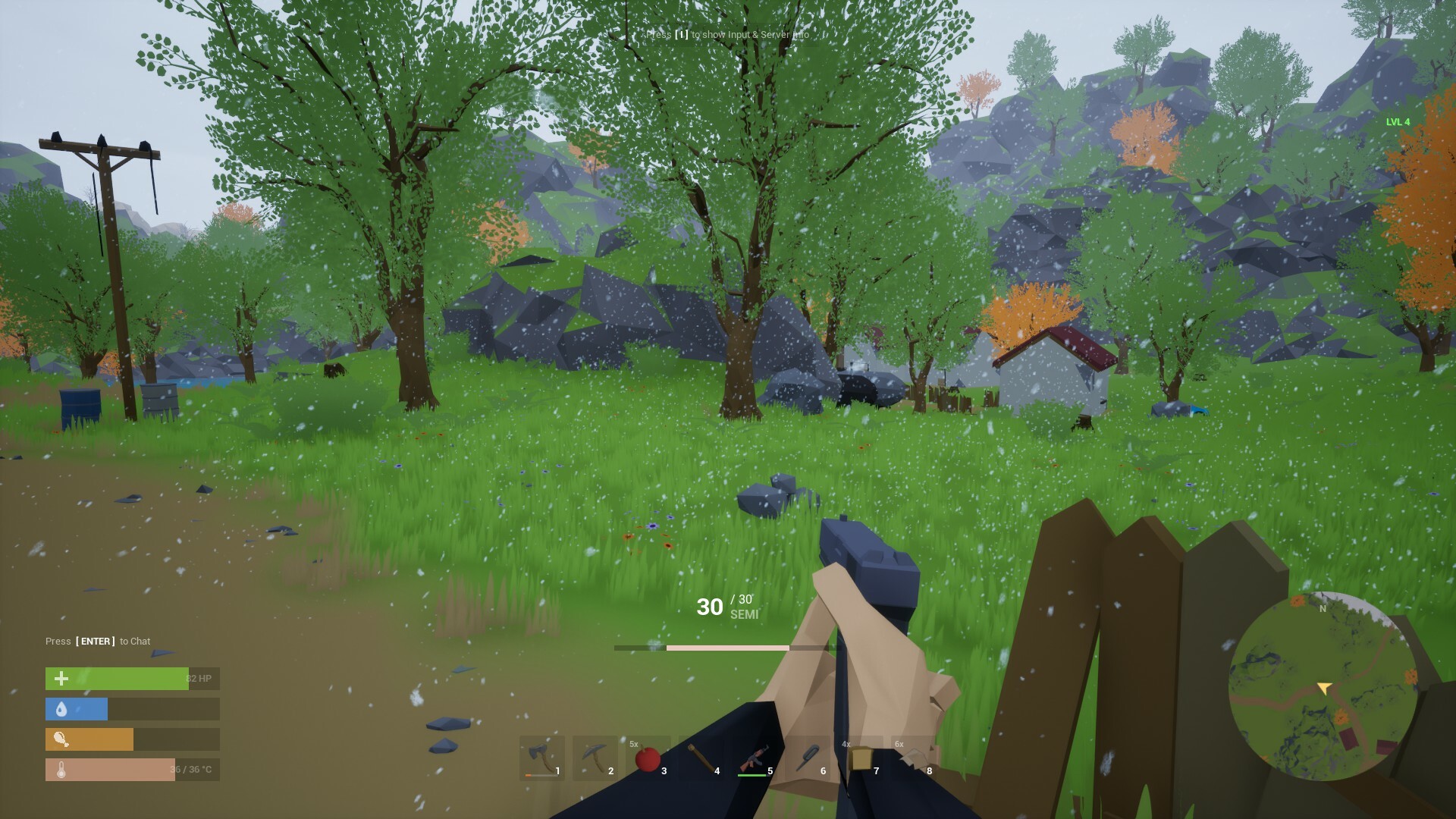1456x819 pixels.
Task: Select the bandages in slot 8
Action: [x=915, y=758]
